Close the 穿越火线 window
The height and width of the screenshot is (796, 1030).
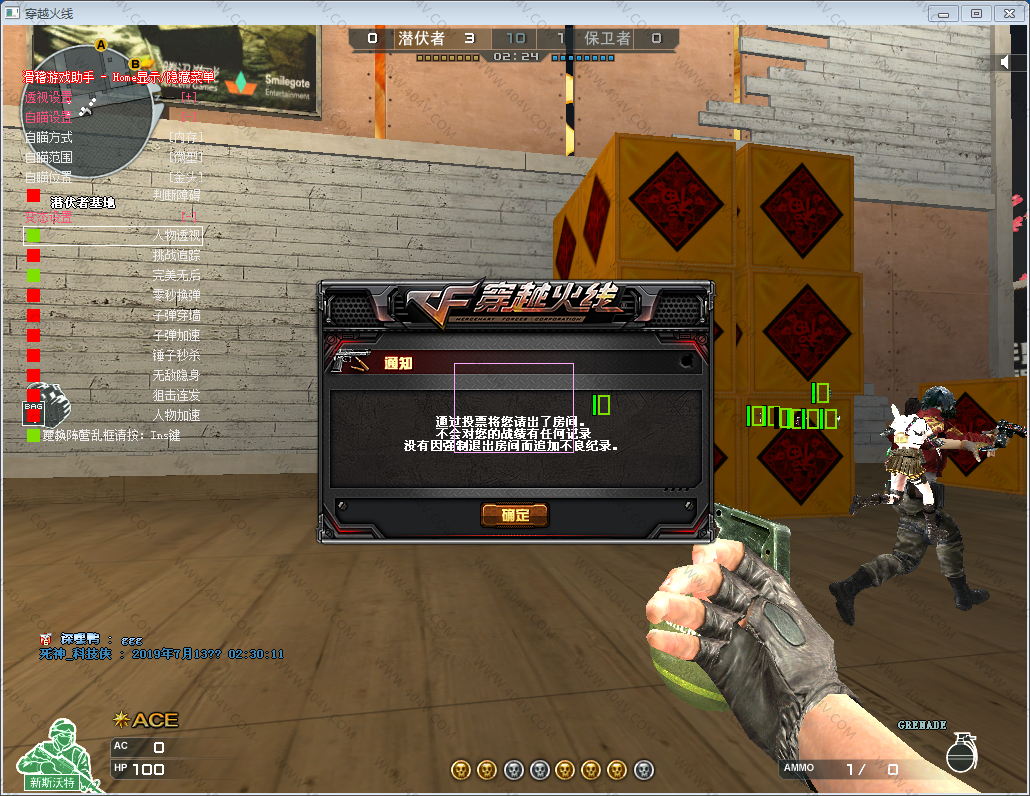point(1007,13)
